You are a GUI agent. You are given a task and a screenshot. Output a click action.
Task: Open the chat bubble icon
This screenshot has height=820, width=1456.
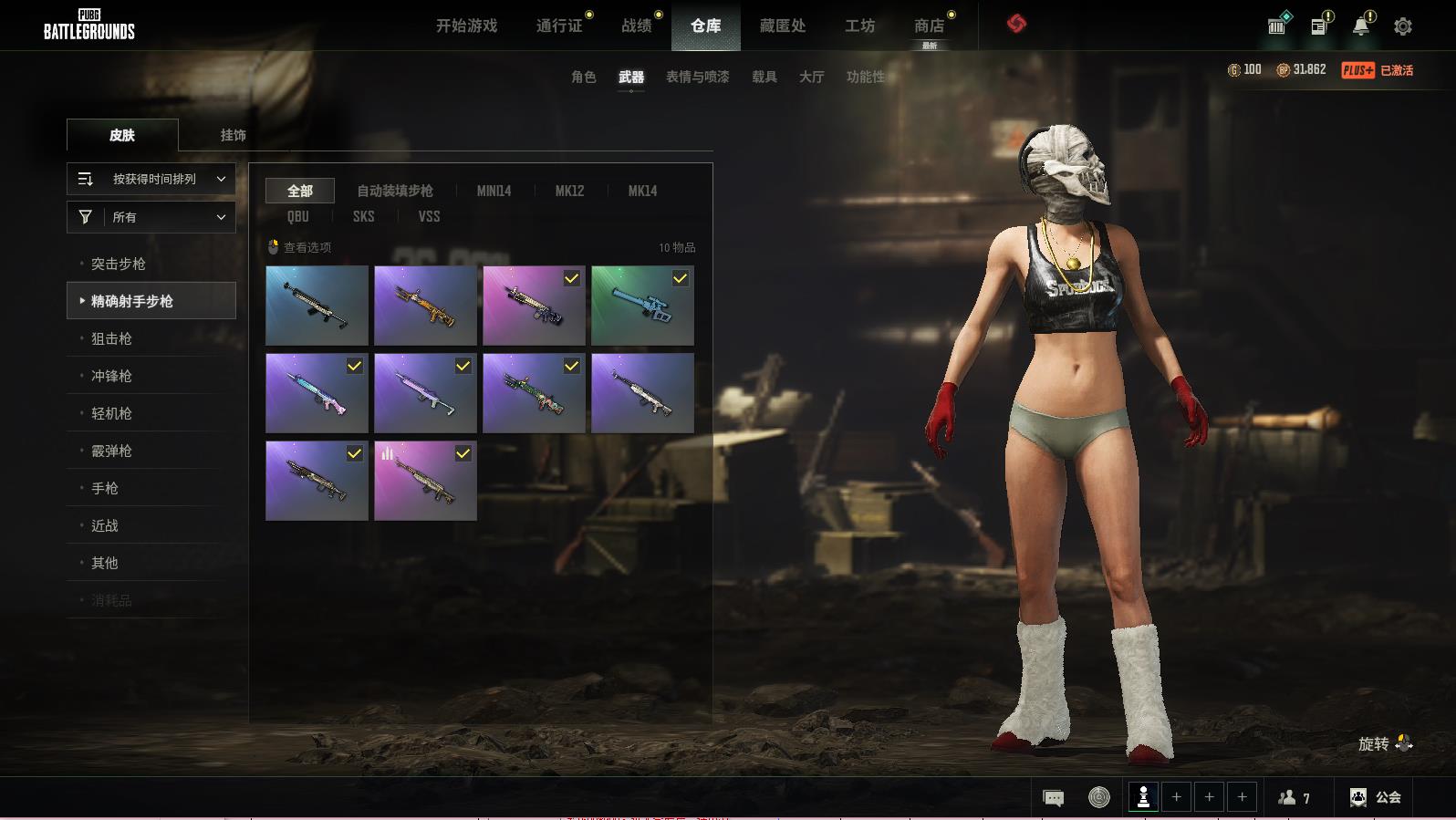1053,798
